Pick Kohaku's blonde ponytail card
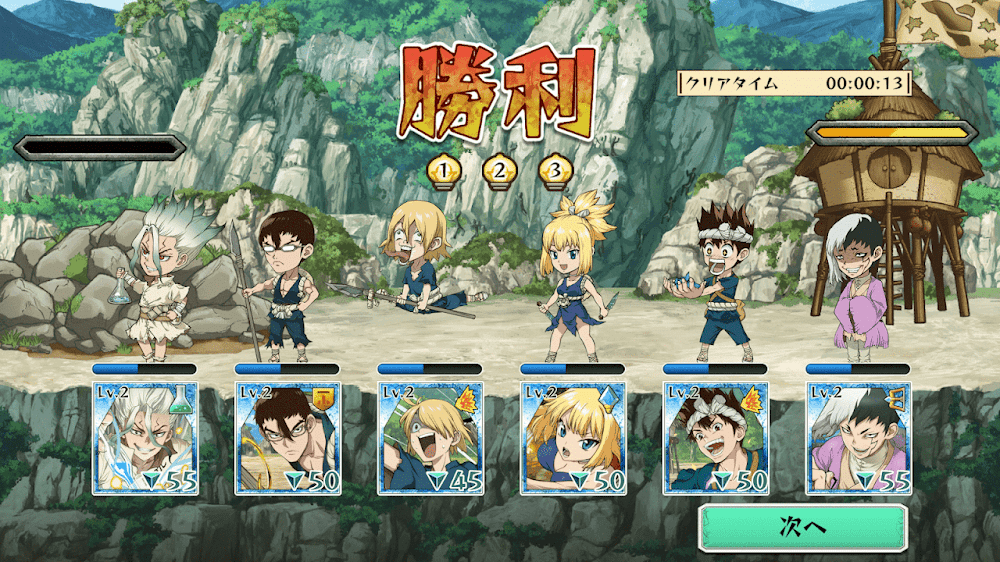 pyautogui.click(x=573, y=438)
